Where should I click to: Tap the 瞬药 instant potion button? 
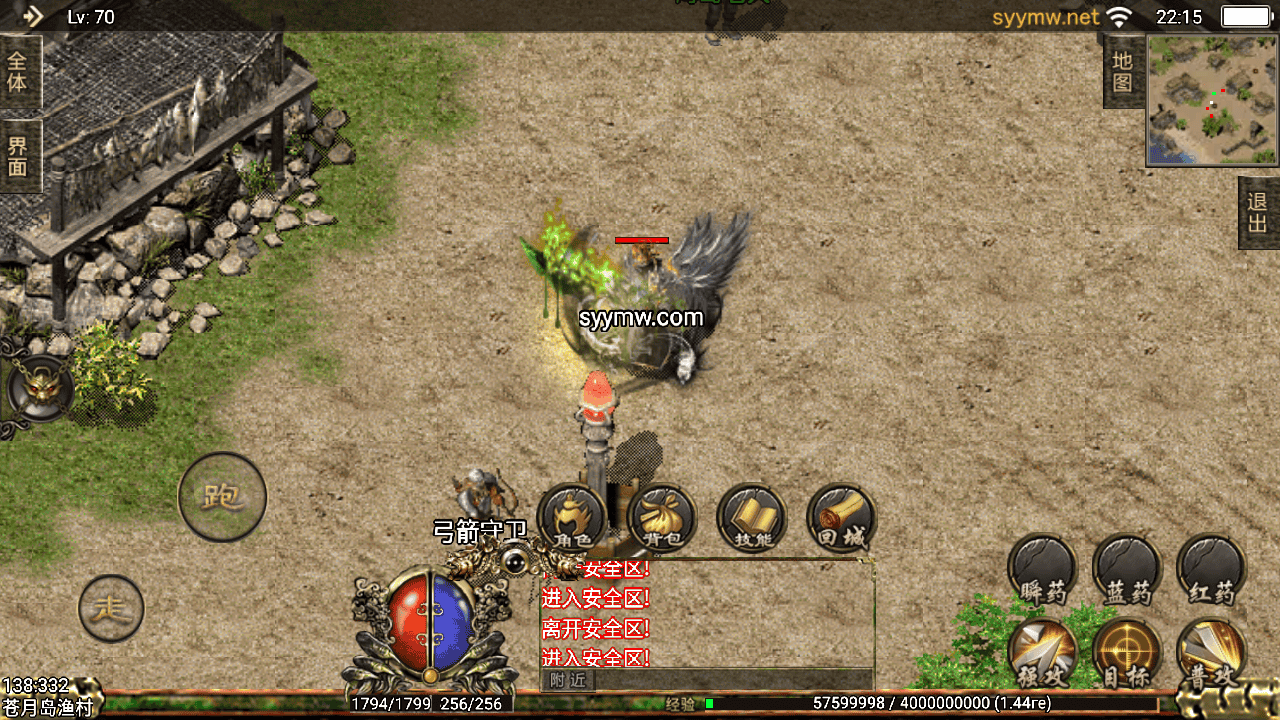1042,570
